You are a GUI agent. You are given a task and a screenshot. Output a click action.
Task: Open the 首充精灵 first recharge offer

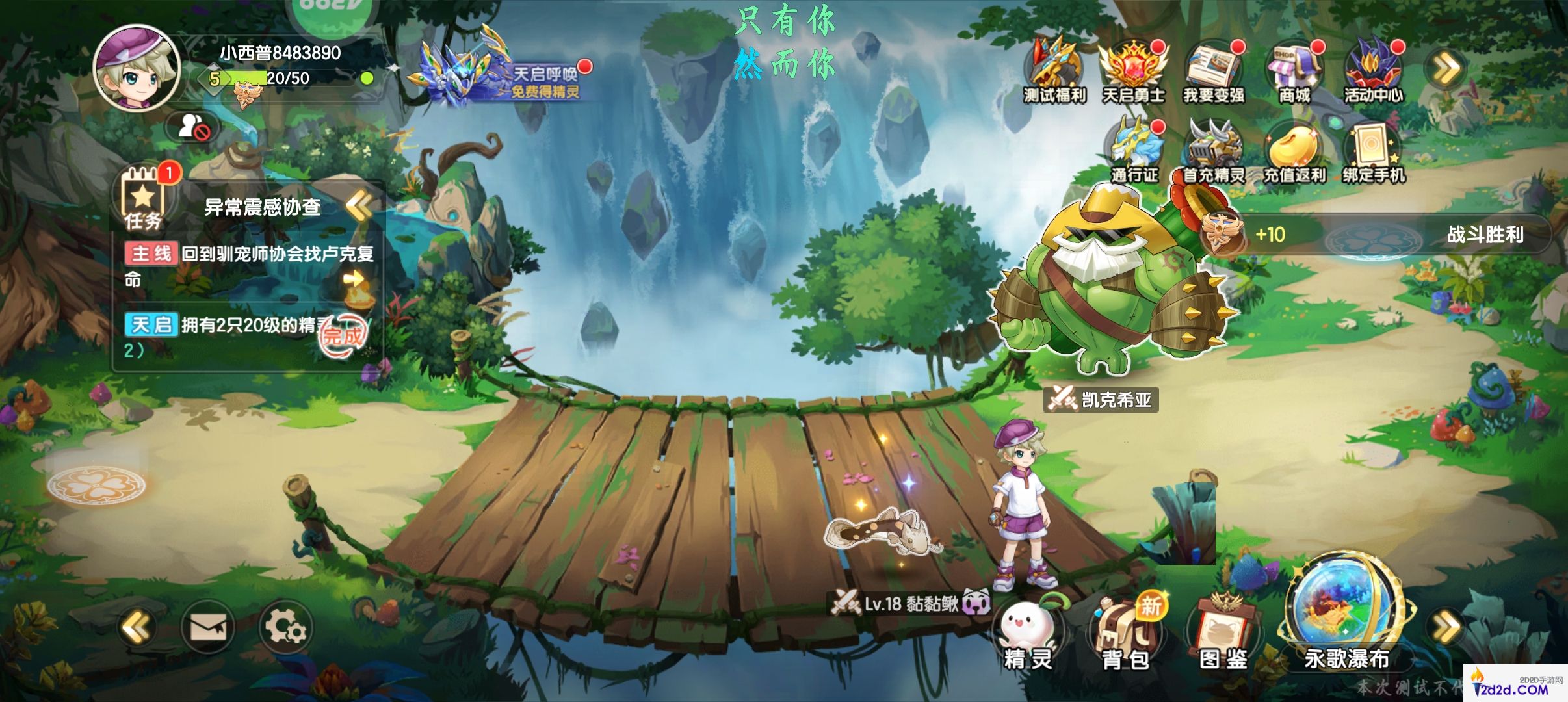pos(1213,151)
